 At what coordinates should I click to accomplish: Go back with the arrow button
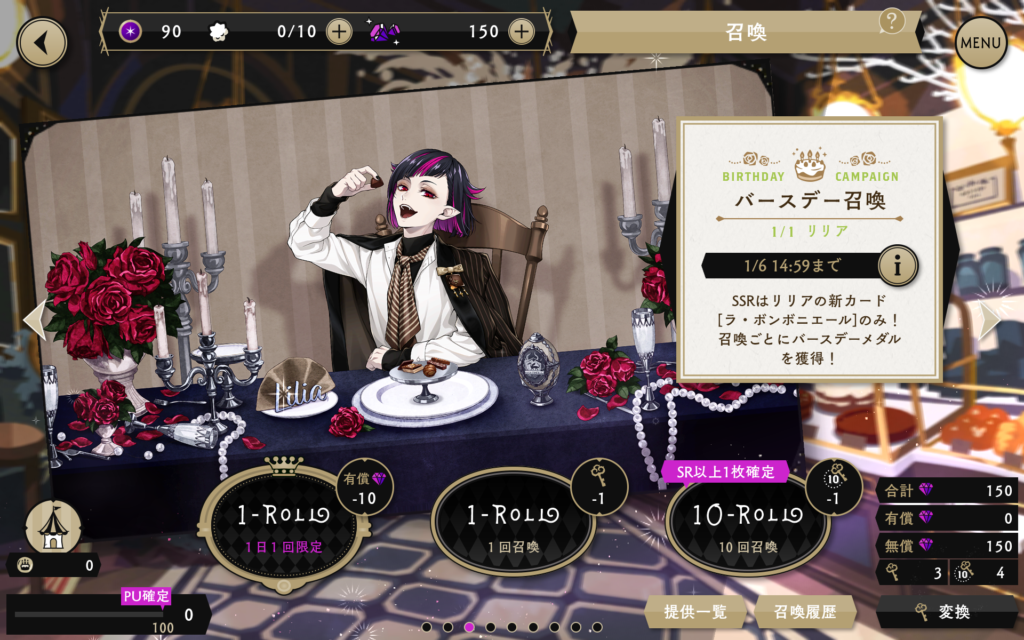[x=41, y=42]
